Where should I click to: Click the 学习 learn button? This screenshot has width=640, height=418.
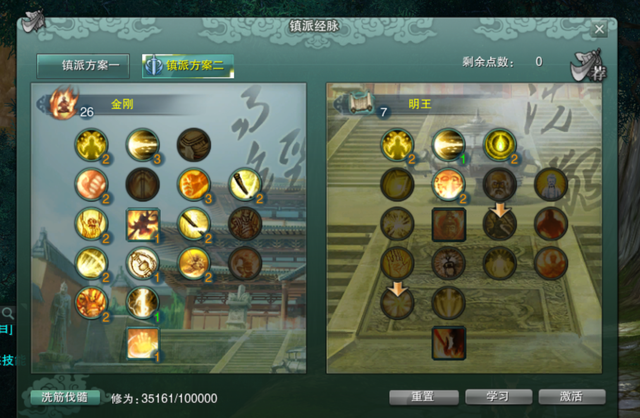(497, 396)
